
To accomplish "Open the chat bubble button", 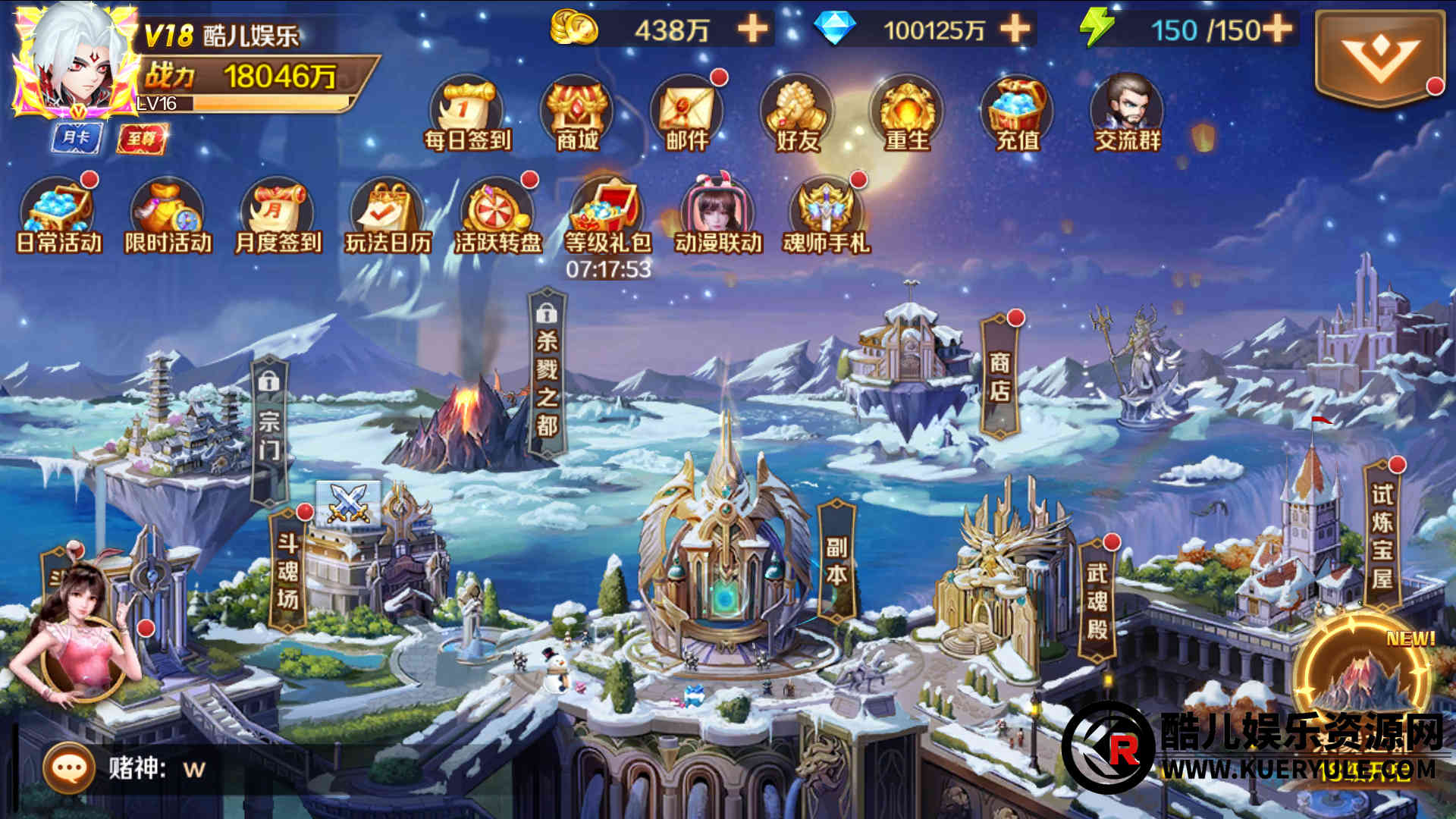I will click(x=69, y=768).
